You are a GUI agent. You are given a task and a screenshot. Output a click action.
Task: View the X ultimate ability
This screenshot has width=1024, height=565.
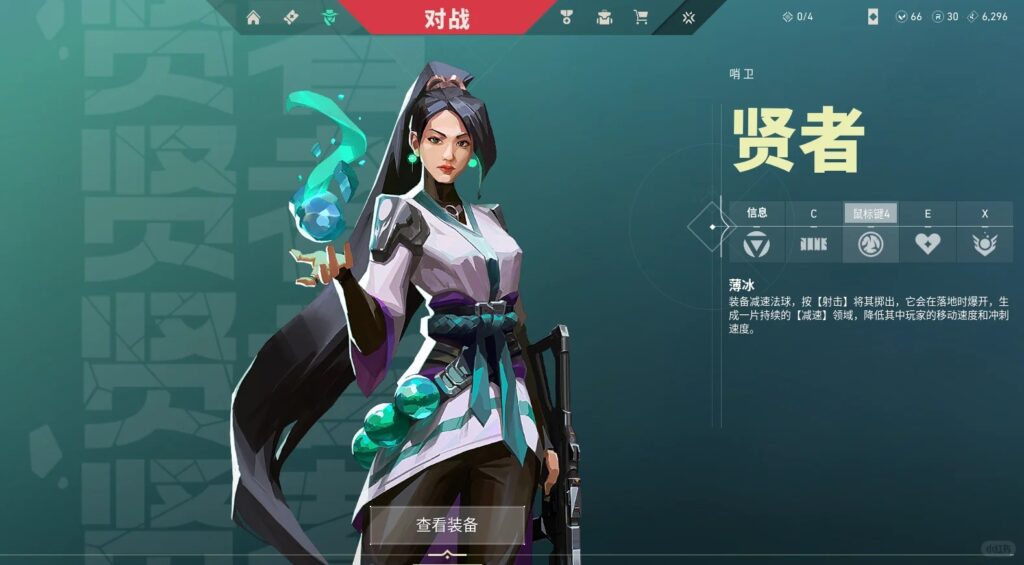[x=984, y=243]
